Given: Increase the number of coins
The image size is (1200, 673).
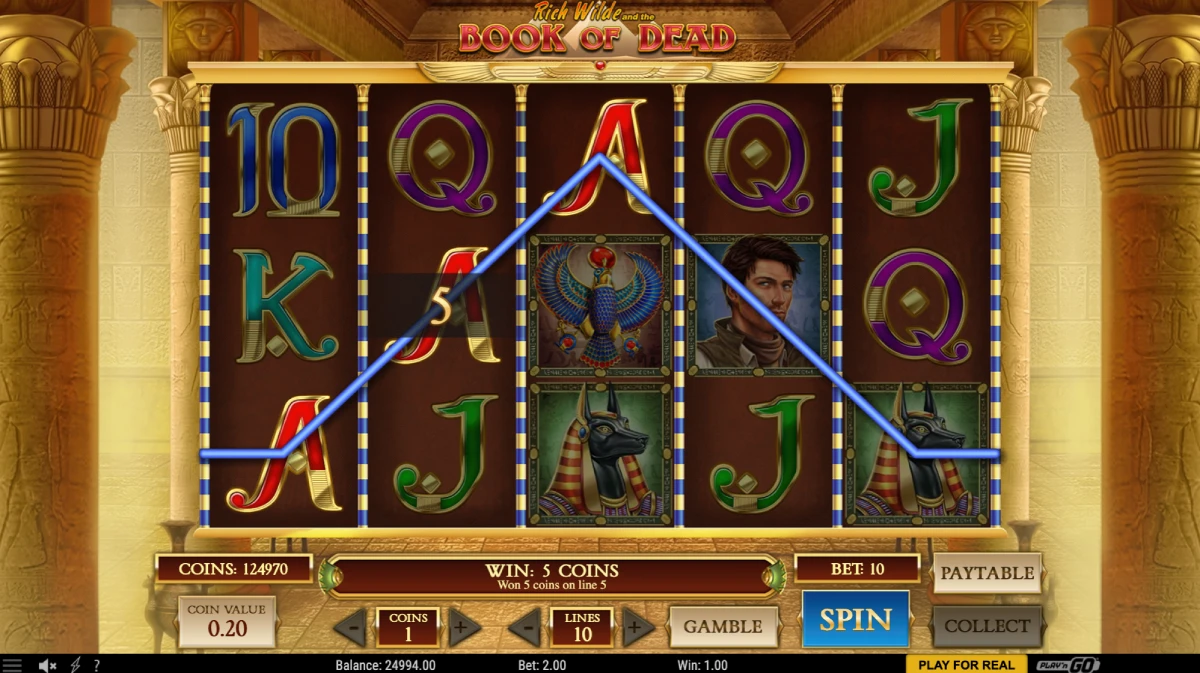Looking at the screenshot, I should click(x=464, y=628).
